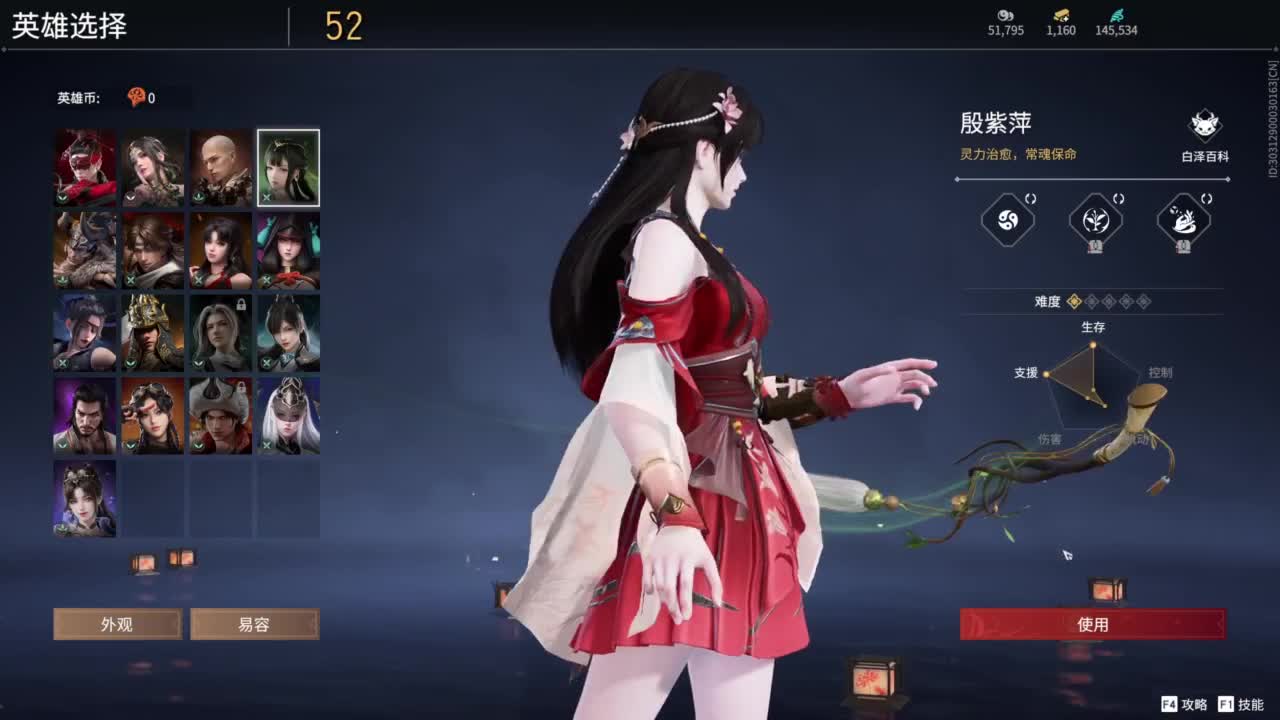Expand the bracket indicator above the middle skill
1280x720 pixels.
point(1118,199)
